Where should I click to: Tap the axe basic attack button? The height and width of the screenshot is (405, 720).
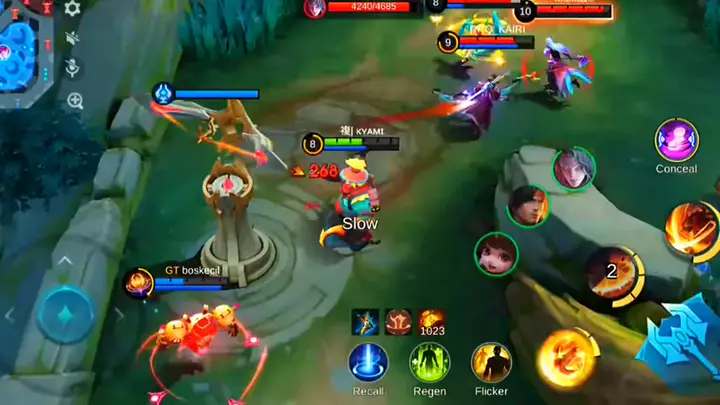[683, 335]
